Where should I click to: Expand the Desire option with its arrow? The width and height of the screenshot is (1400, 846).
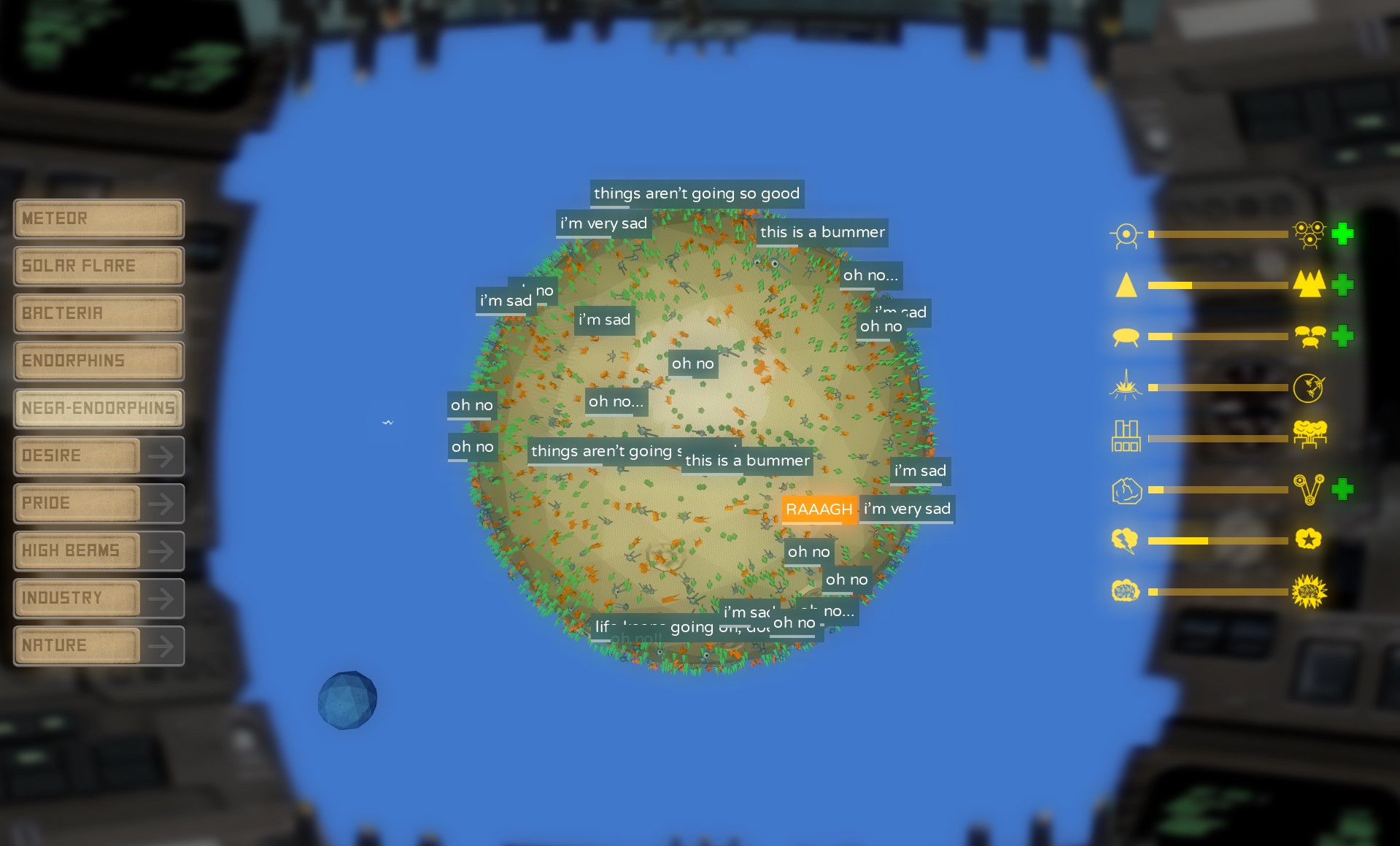162,455
